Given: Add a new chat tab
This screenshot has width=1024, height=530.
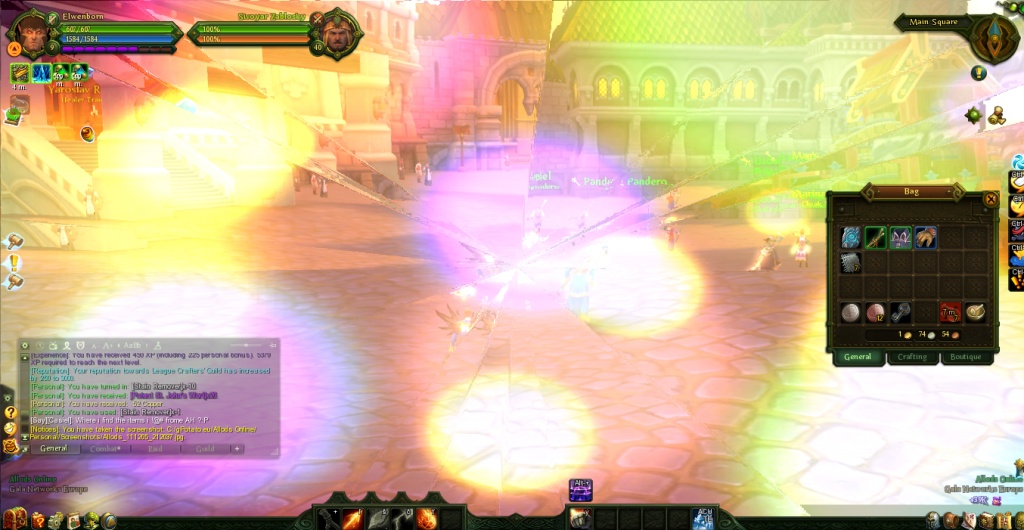Looking at the screenshot, I should click(x=237, y=449).
